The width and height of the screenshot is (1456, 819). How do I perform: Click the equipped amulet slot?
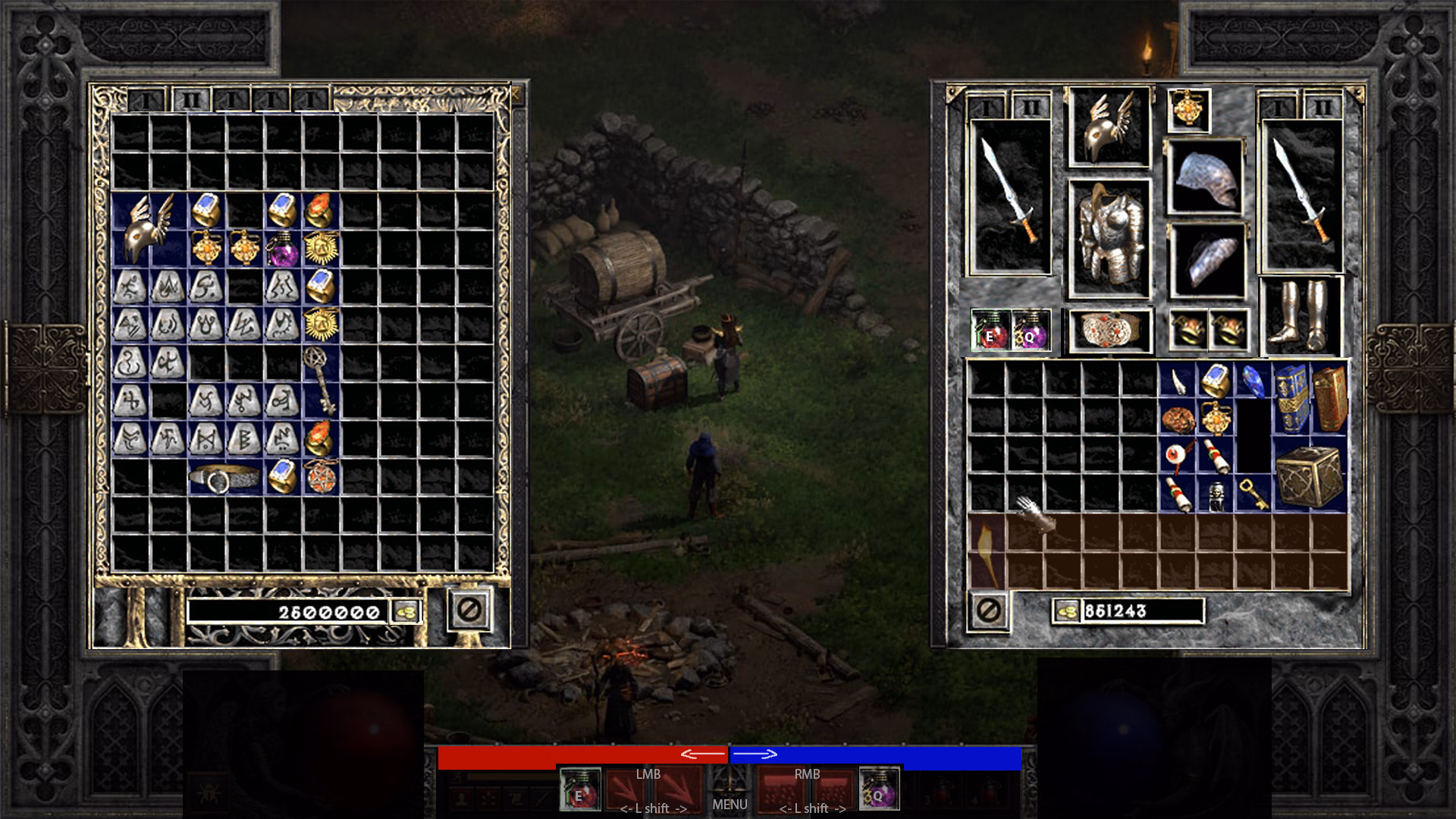pyautogui.click(x=1188, y=111)
